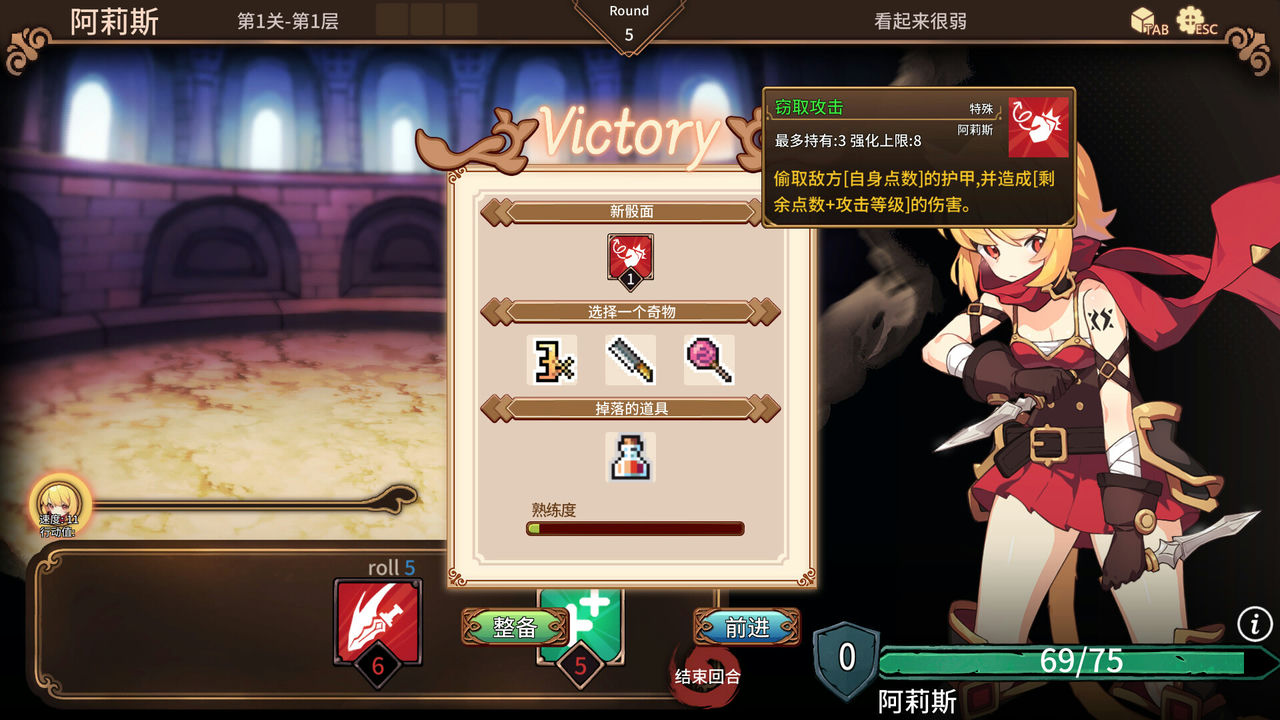Expand the 掉落的道具 section banner
Screen dimensions: 1280x720
click(628, 410)
